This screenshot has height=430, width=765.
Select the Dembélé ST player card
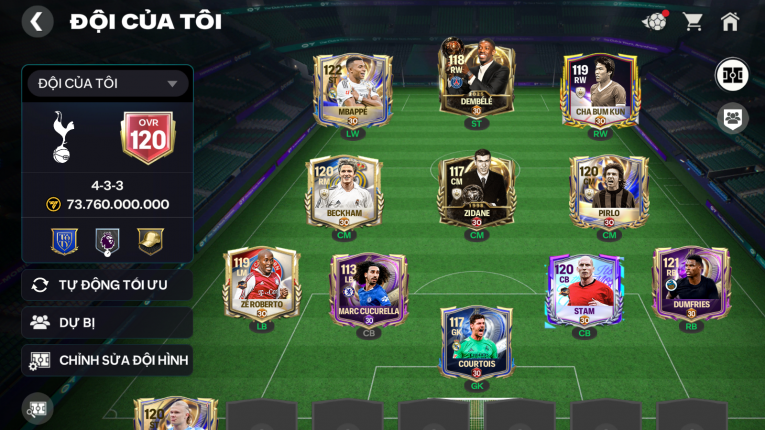tap(477, 82)
